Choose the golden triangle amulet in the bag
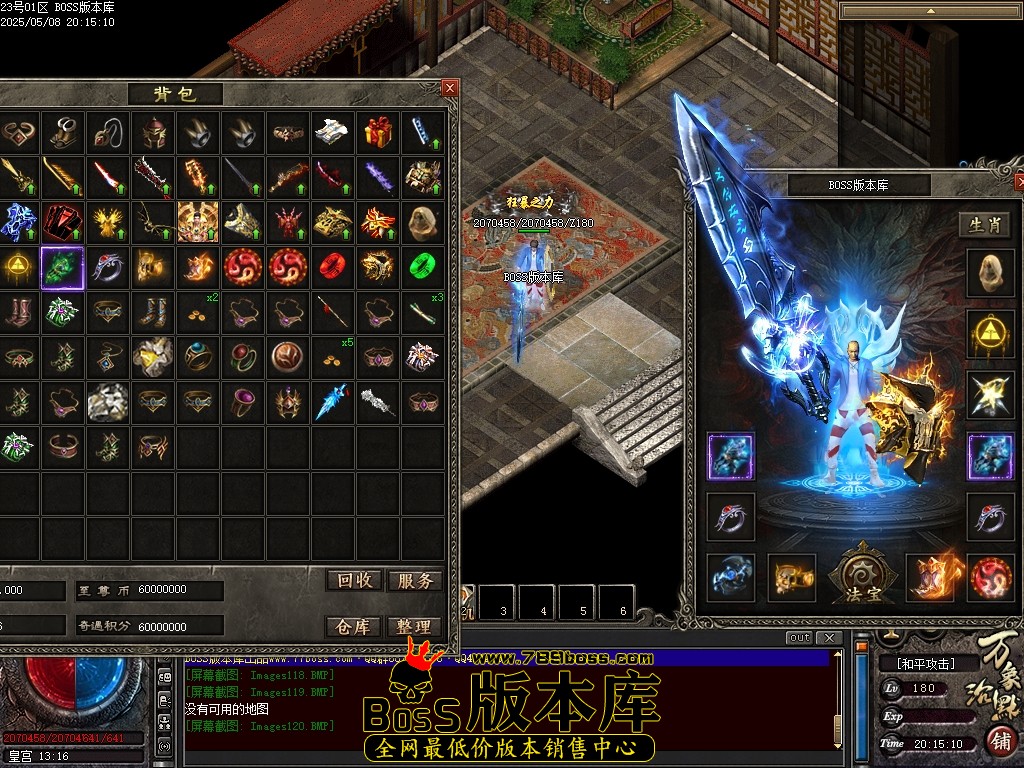The height and width of the screenshot is (768, 1024). tap(16, 267)
